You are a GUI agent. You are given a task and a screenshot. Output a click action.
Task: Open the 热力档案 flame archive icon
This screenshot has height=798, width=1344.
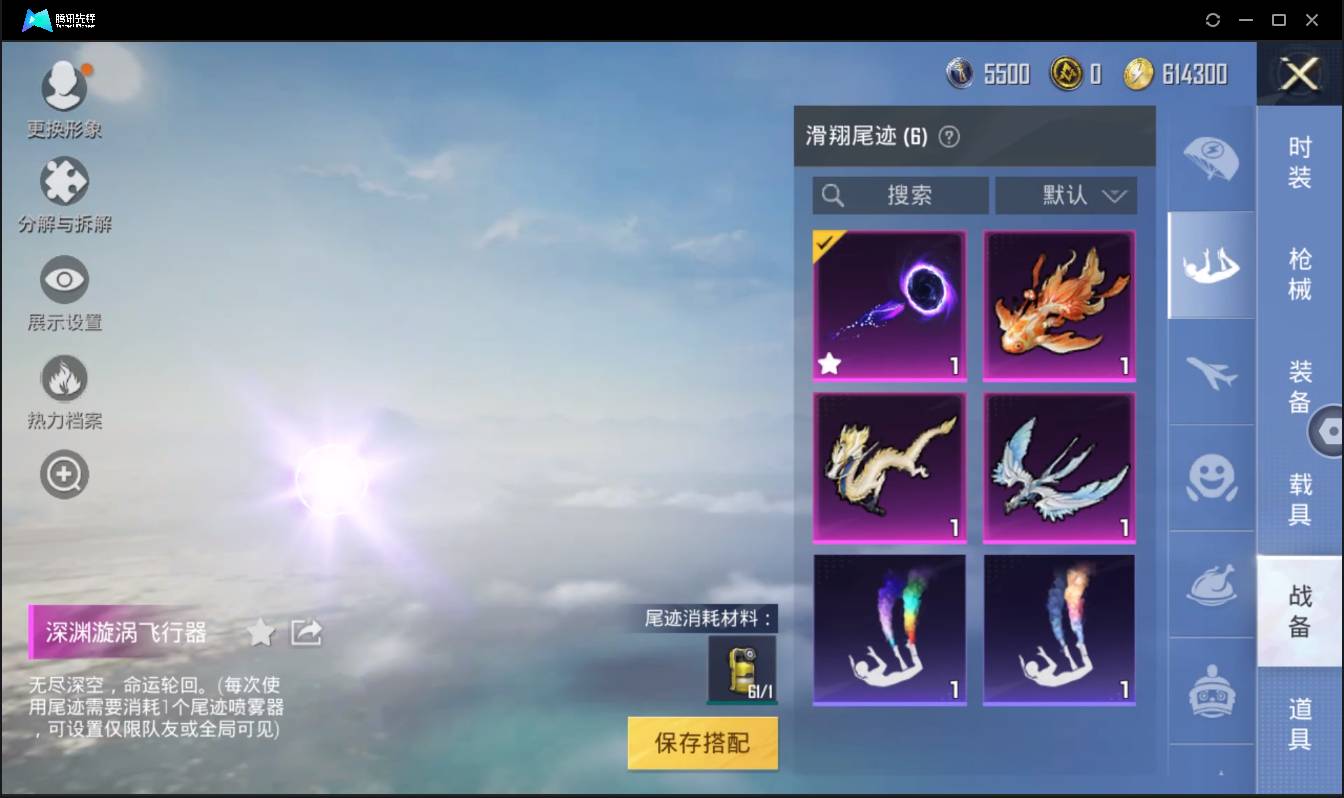(64, 379)
